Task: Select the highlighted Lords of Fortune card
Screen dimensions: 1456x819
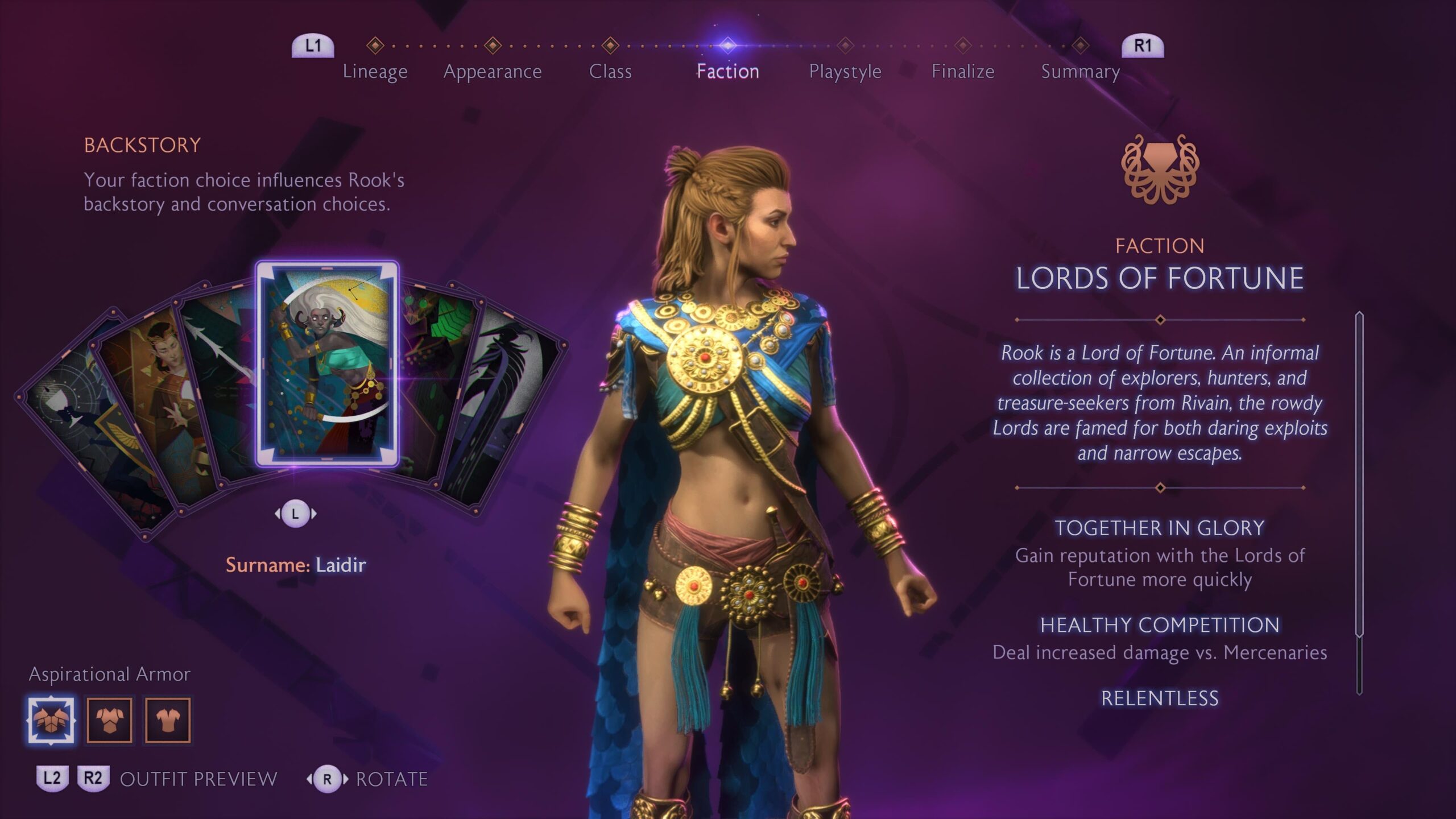Action: click(x=327, y=364)
